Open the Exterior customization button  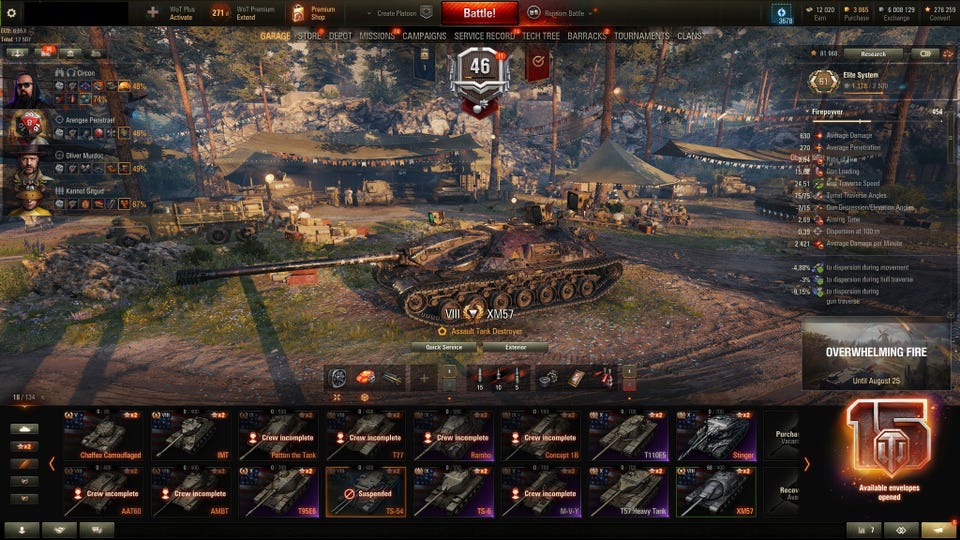[x=515, y=347]
